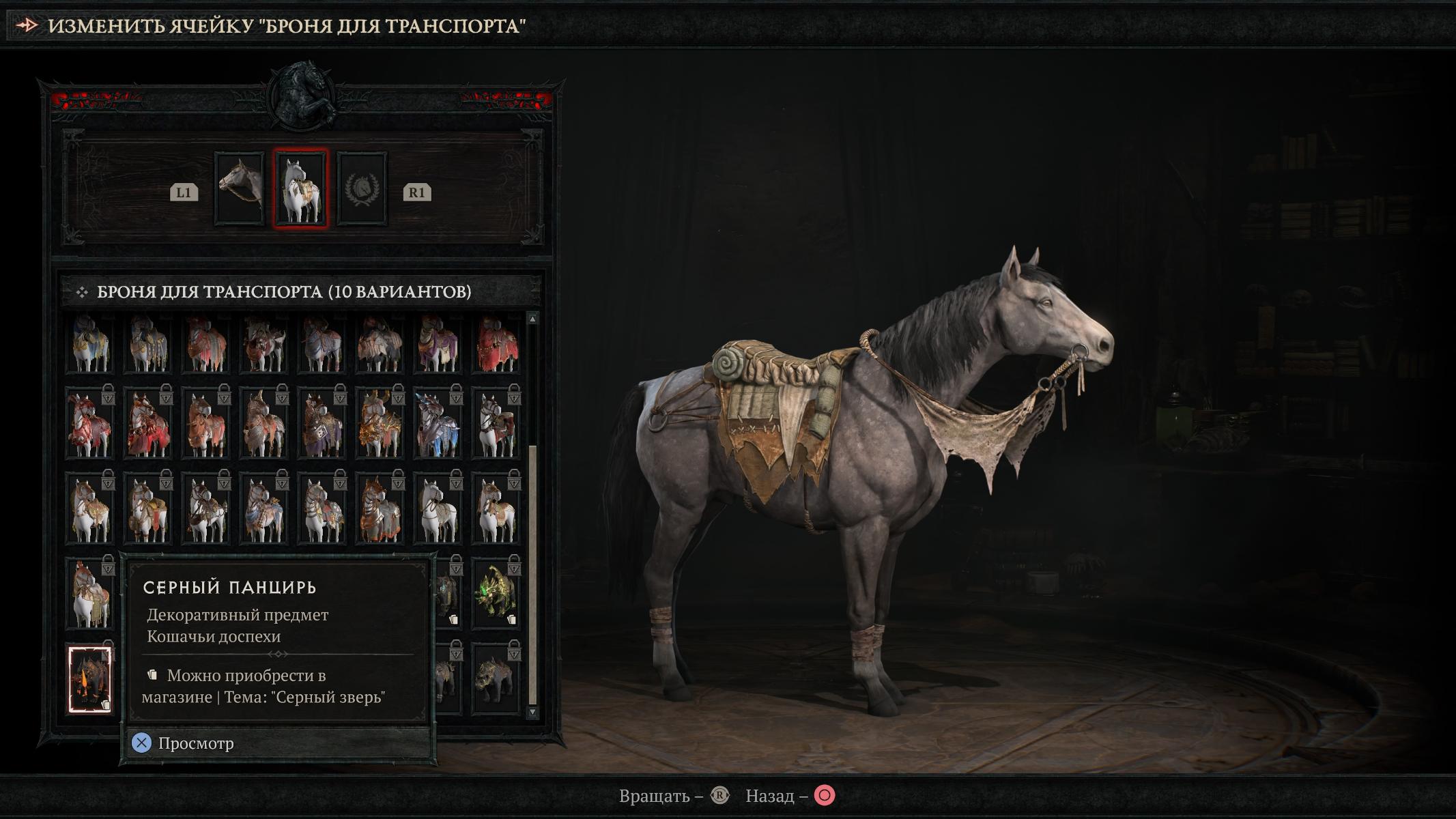Select the golden ornate locked horse armor
This screenshot has height=819, width=1456.
tap(380, 423)
